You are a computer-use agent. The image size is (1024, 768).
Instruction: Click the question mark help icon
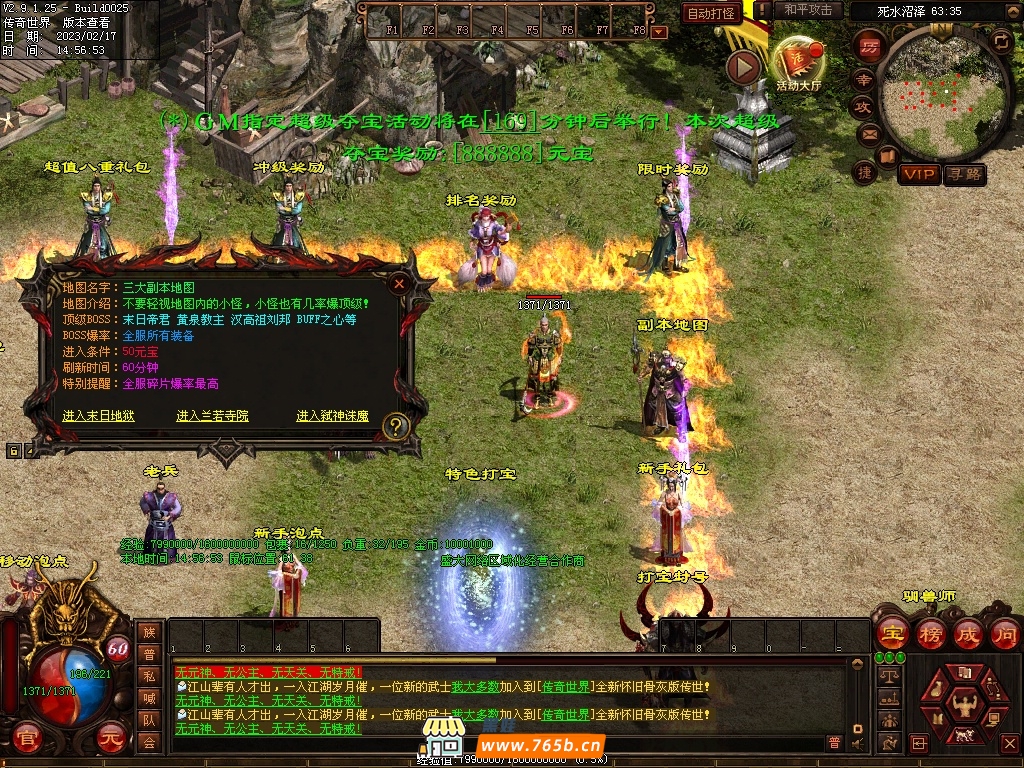[x=396, y=427]
